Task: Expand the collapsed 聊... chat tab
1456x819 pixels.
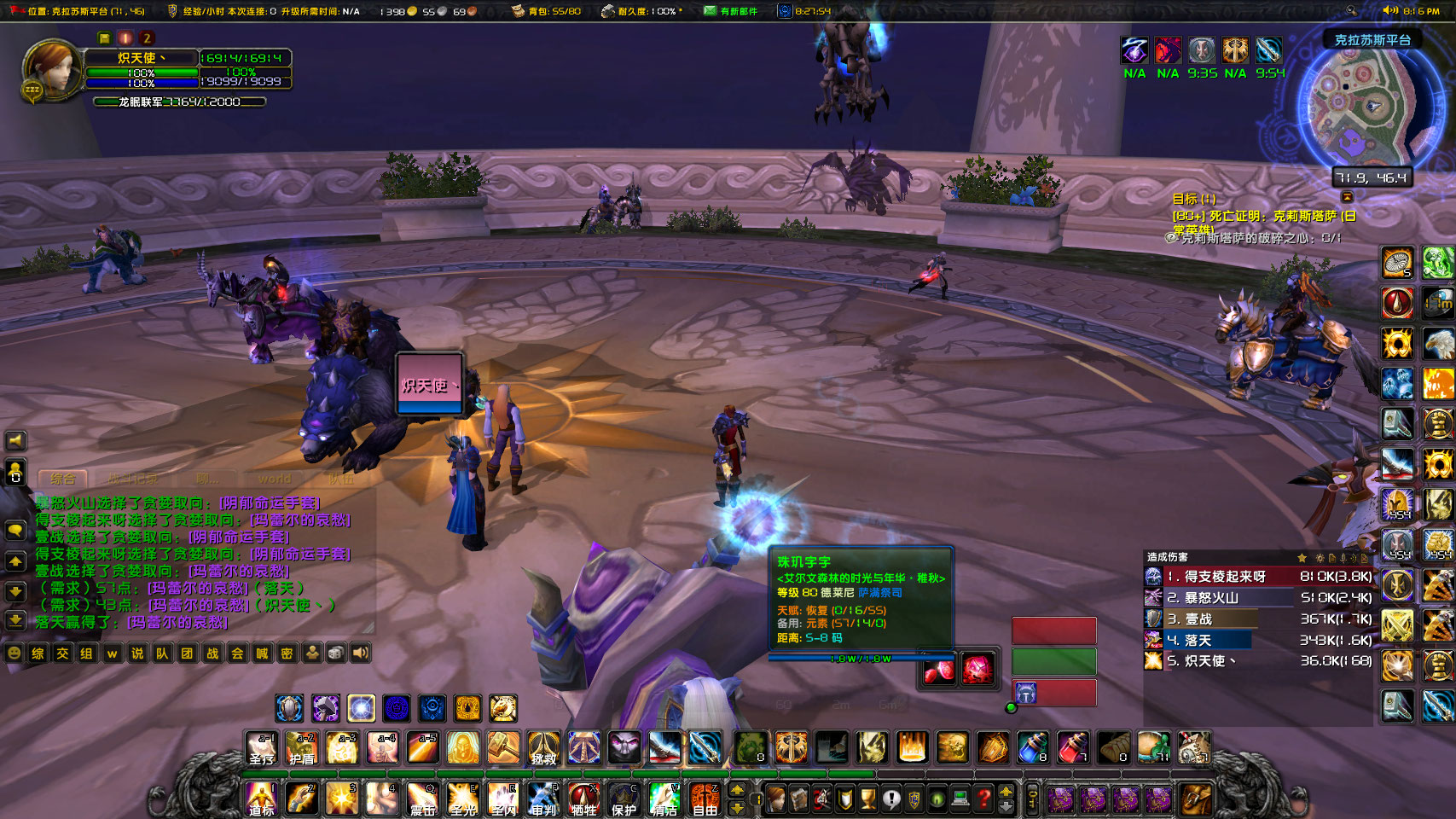Action: [x=207, y=479]
